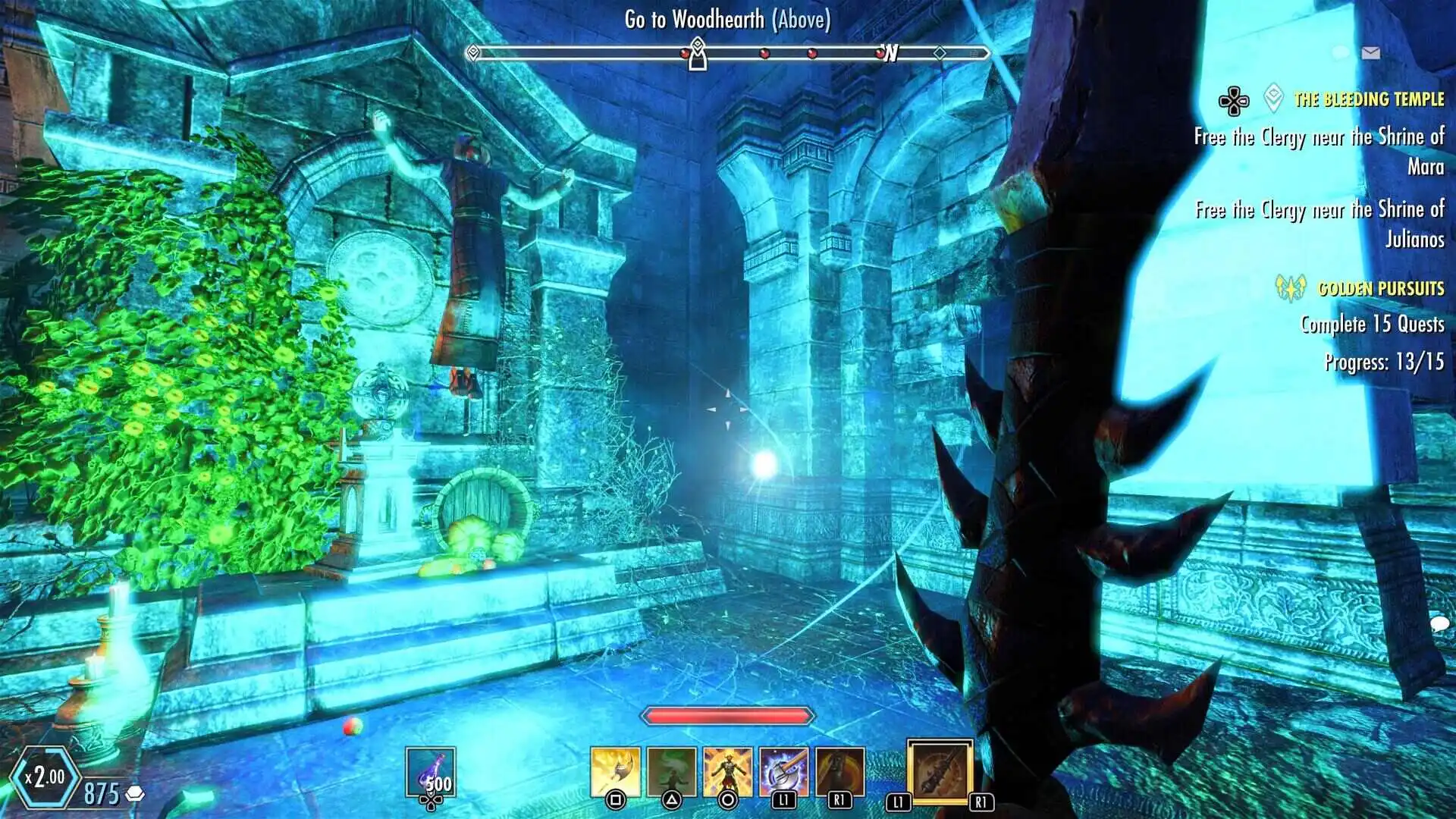Use the glowing blue axe ability
The width and height of the screenshot is (1456, 819).
tap(783, 772)
